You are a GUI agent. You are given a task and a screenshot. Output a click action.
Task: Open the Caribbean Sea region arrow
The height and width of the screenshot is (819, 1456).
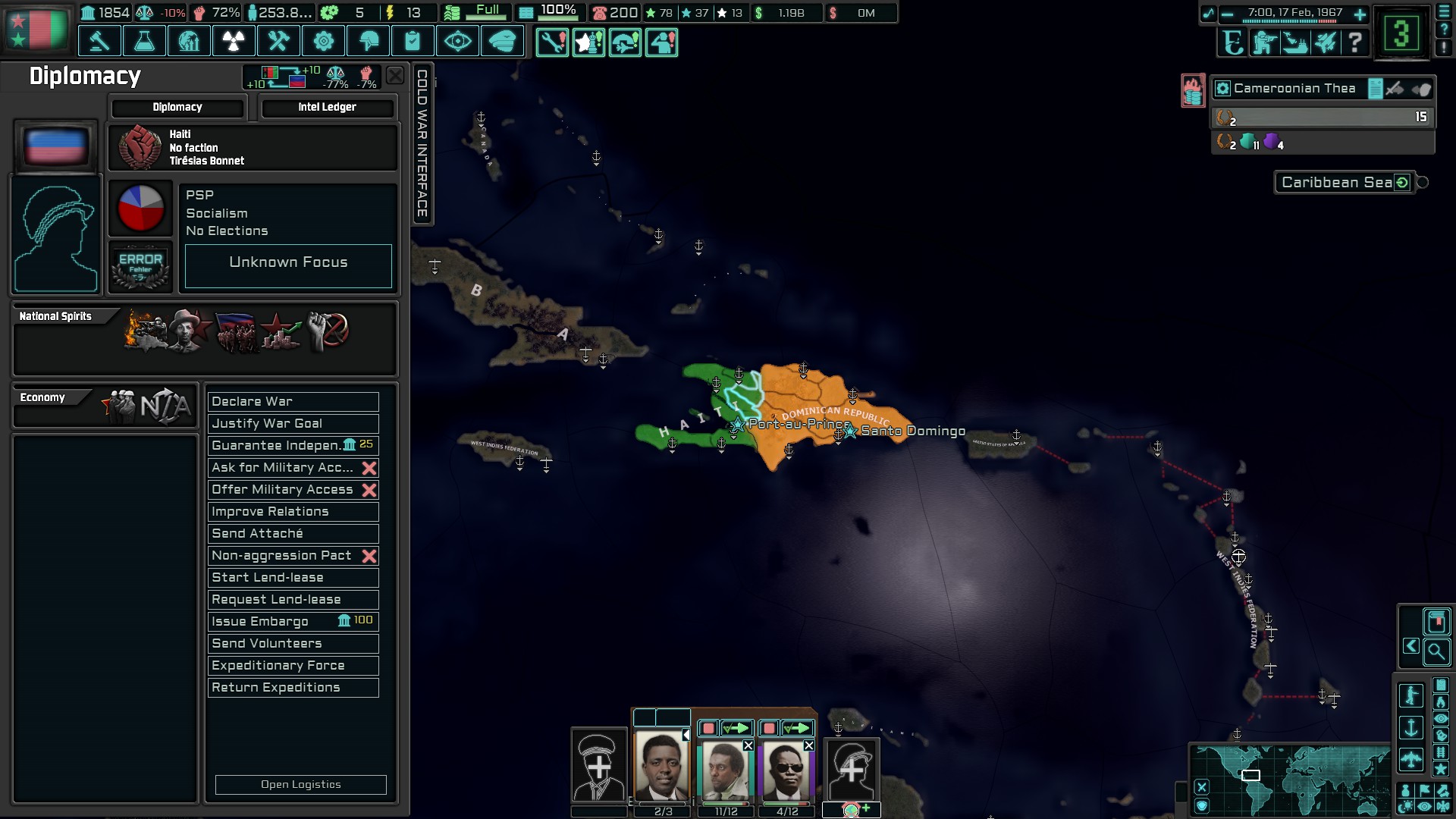click(1401, 182)
